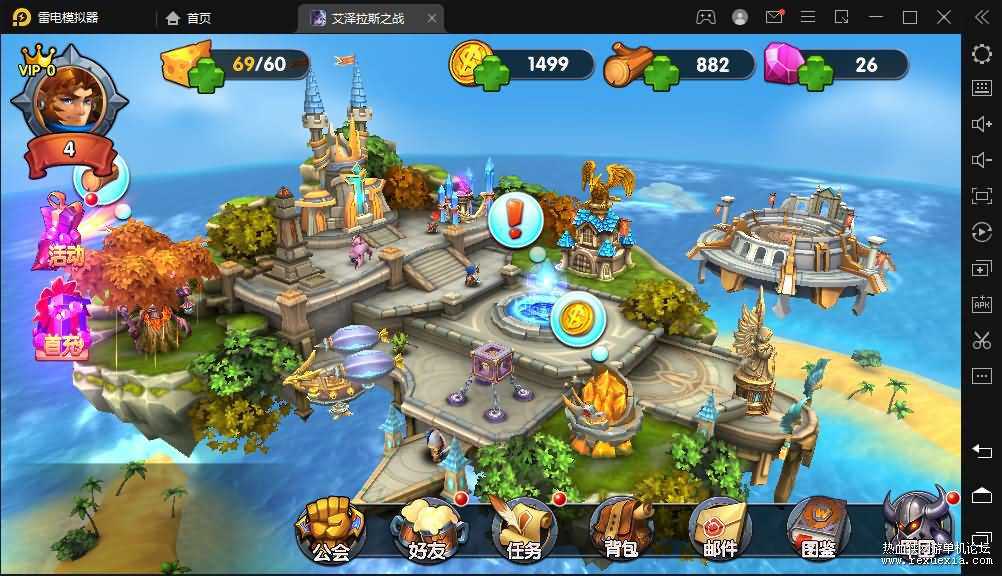Tap the horned helmet icon
Image resolution: width=1002 pixels, height=576 pixels.
(918, 522)
